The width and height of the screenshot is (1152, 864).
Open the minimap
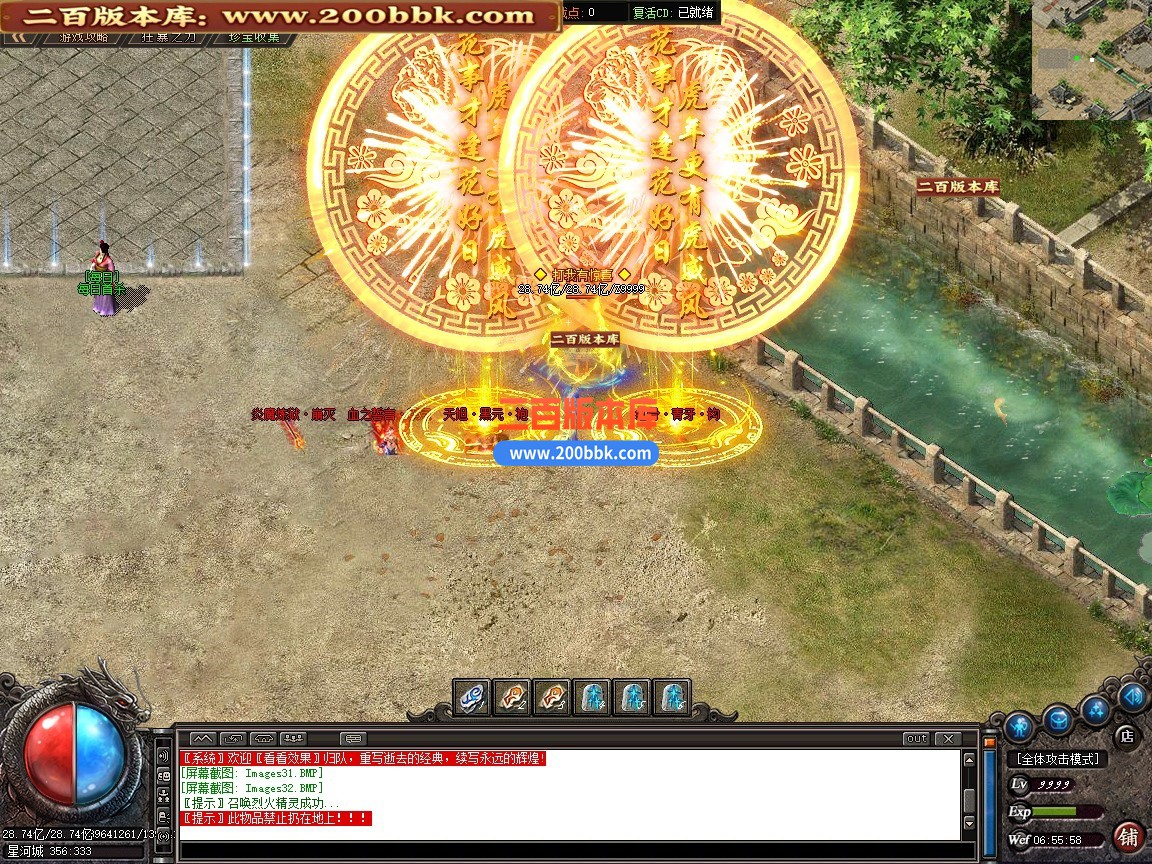[1092, 60]
